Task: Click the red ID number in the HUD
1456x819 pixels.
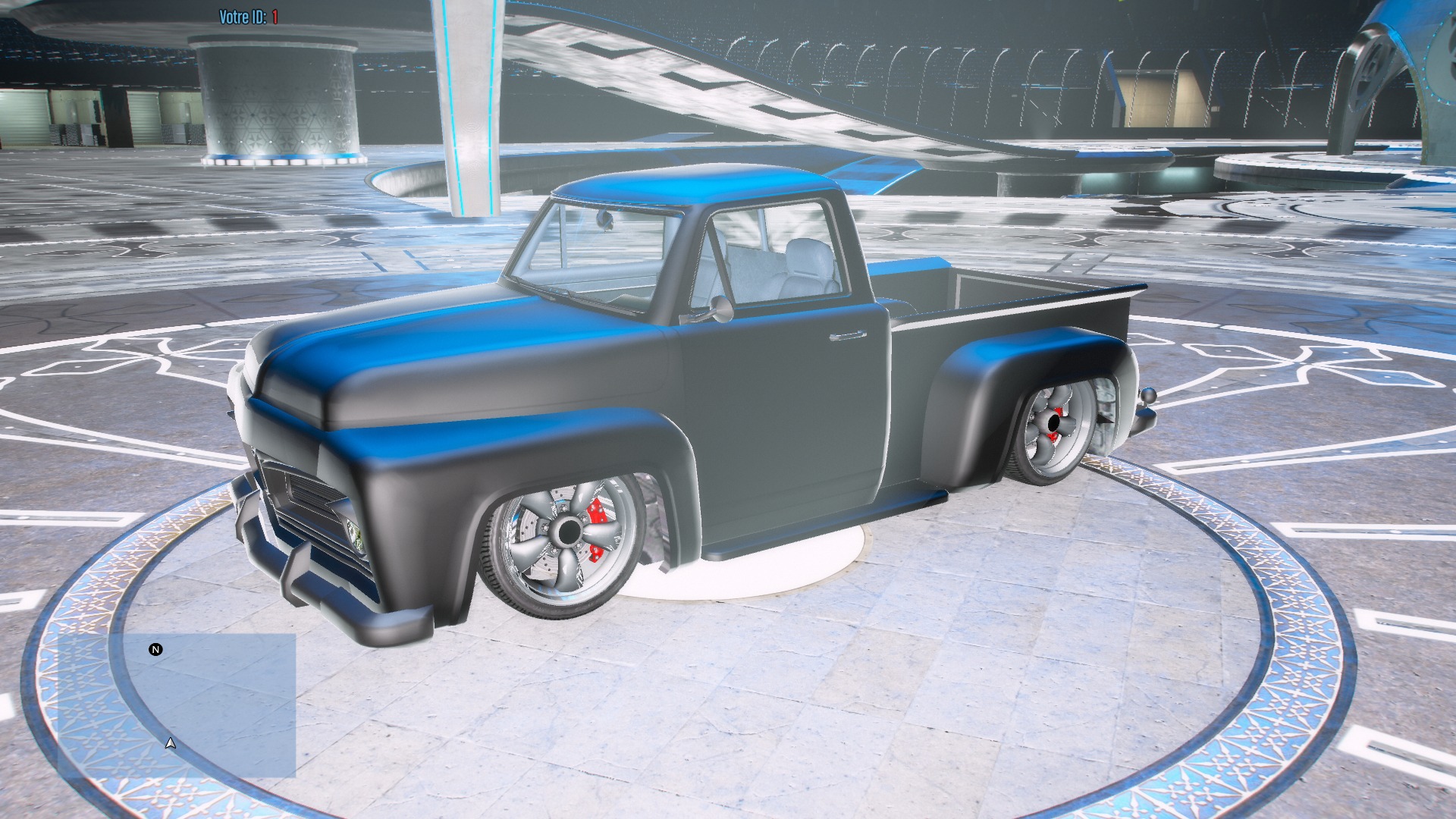Action: [276, 12]
